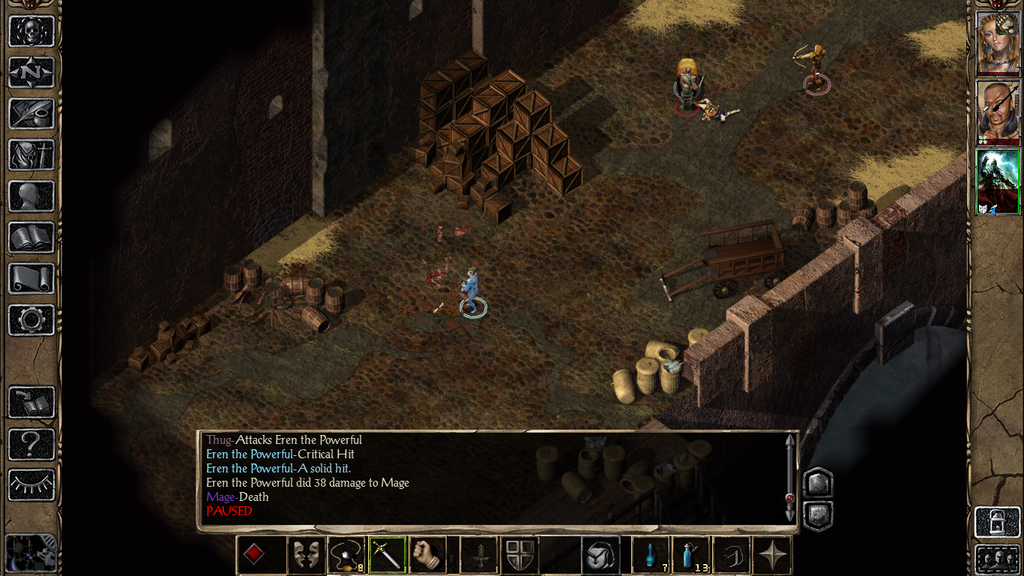Toggle the shield guard action button

tap(517, 555)
